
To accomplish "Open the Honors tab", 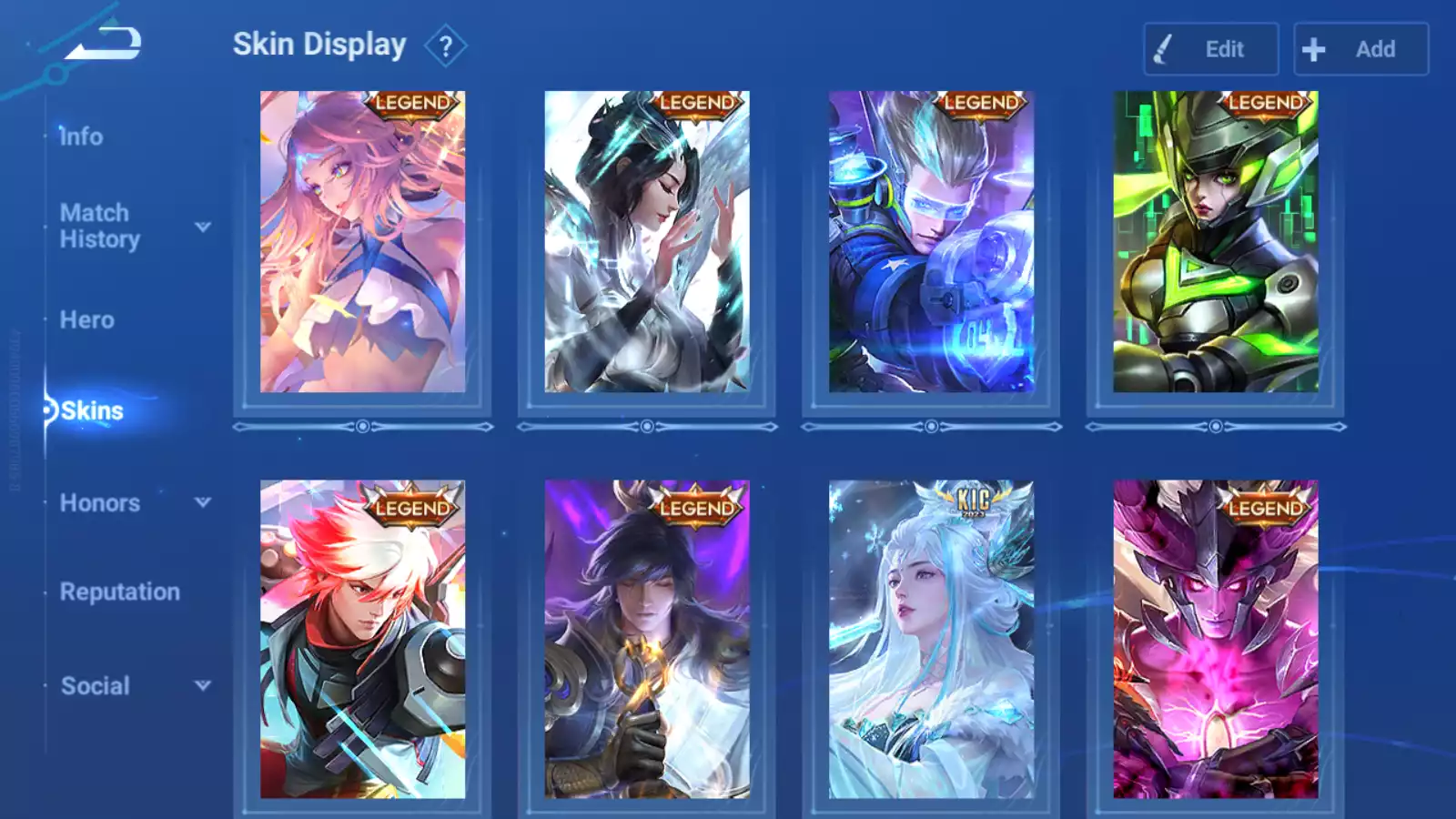I will 100,502.
